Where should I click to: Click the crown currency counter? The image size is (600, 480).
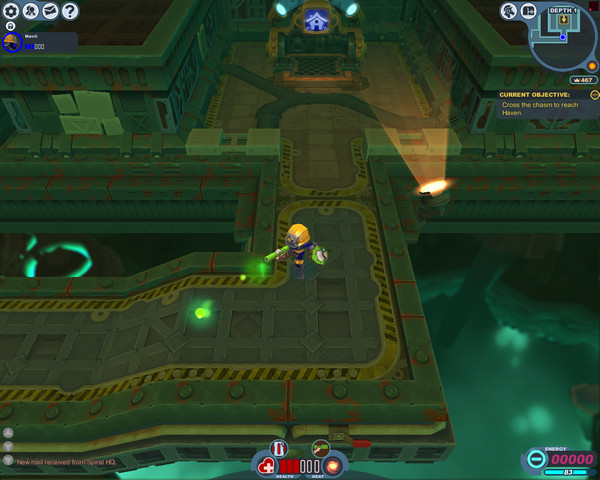click(581, 80)
